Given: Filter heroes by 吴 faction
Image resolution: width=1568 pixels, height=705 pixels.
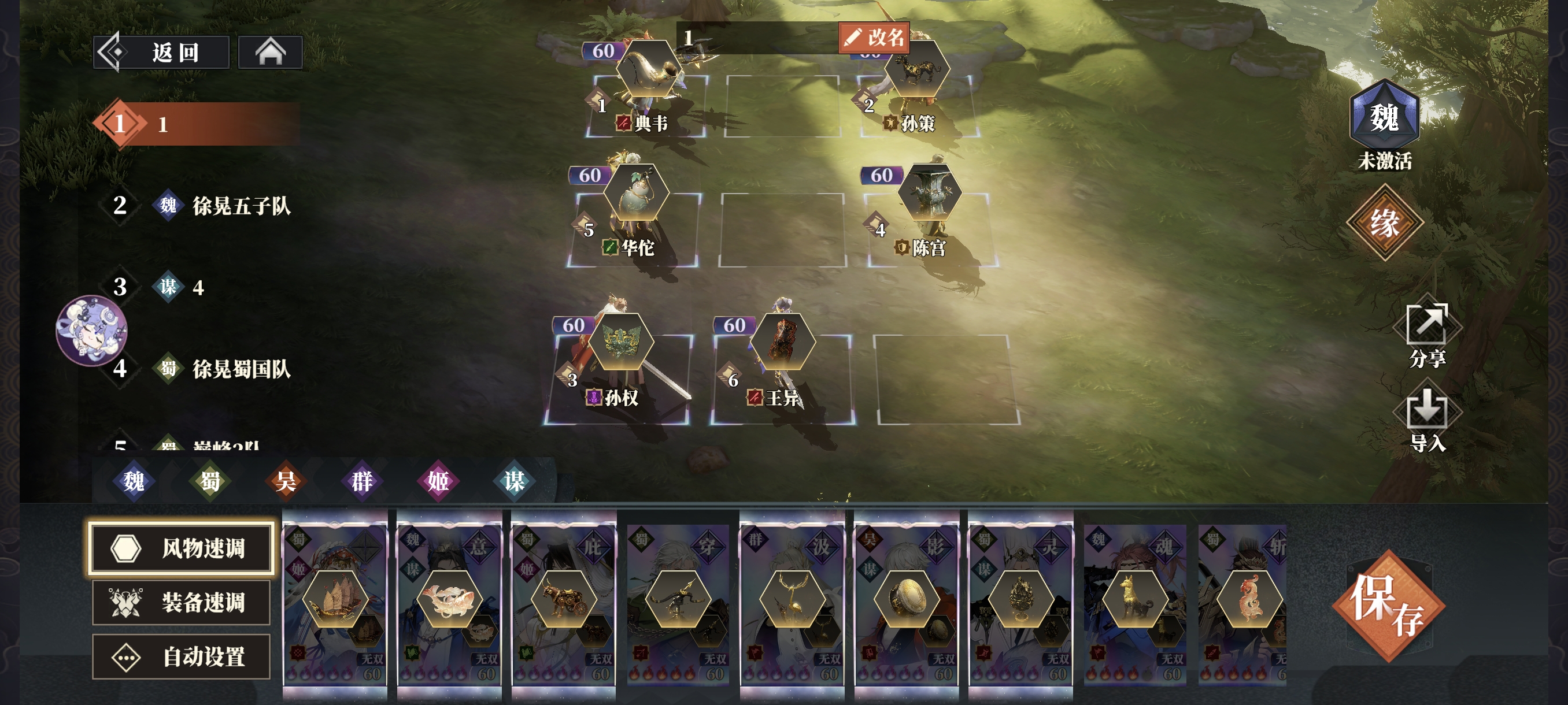Looking at the screenshot, I should point(286,481).
